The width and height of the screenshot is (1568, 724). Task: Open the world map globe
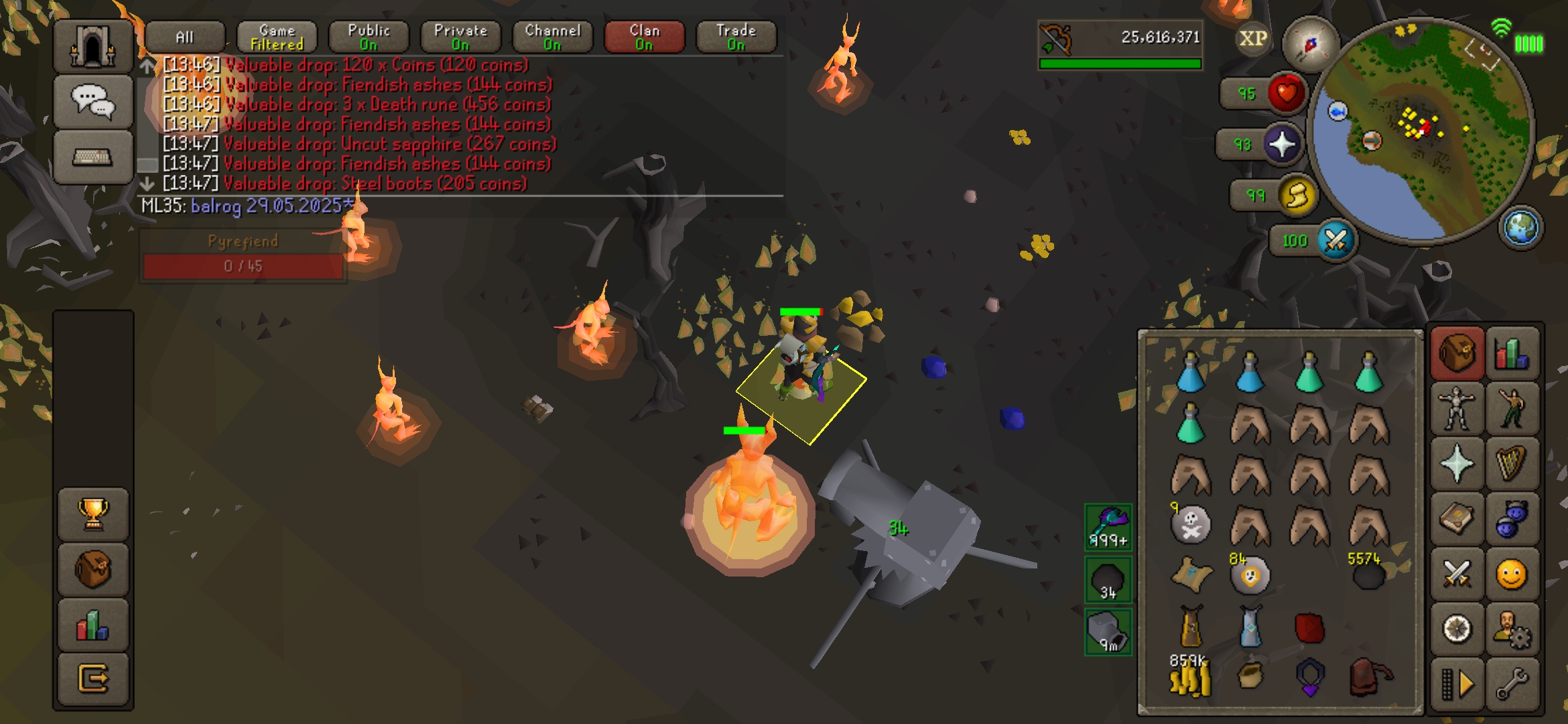pyautogui.click(x=1520, y=227)
